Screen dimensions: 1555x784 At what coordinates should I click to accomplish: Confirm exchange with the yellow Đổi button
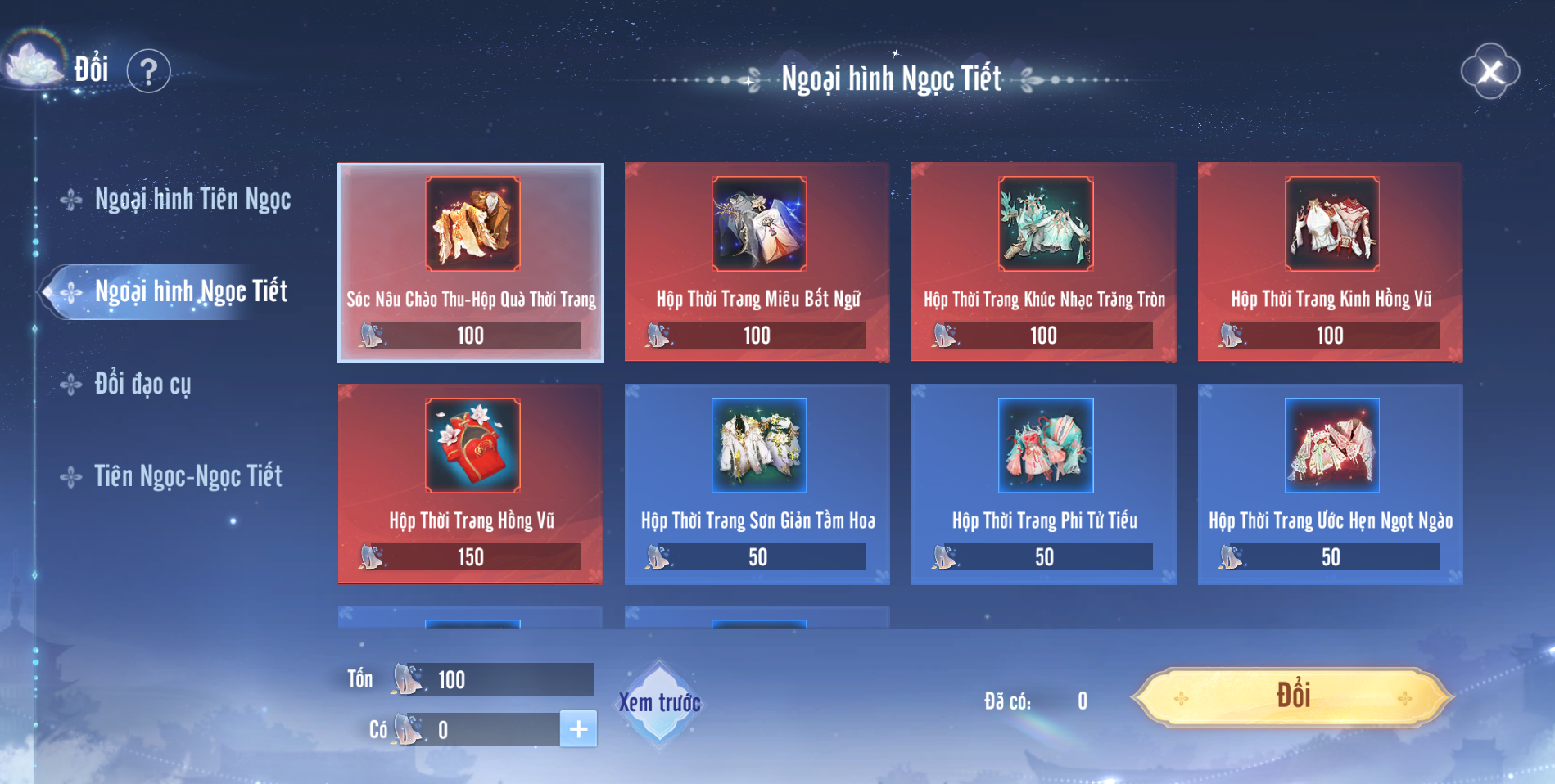(1292, 697)
